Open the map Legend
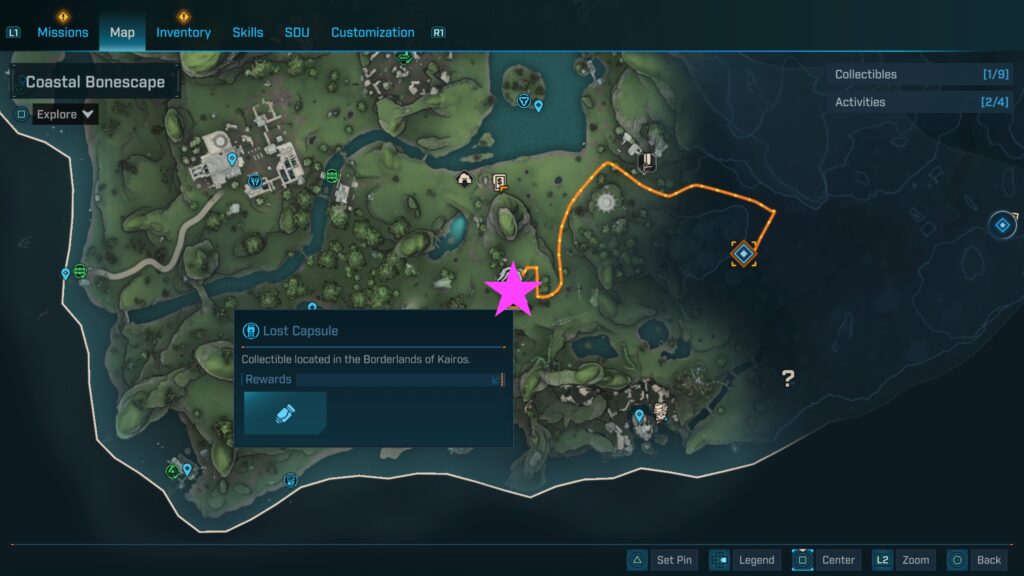 tap(744, 560)
